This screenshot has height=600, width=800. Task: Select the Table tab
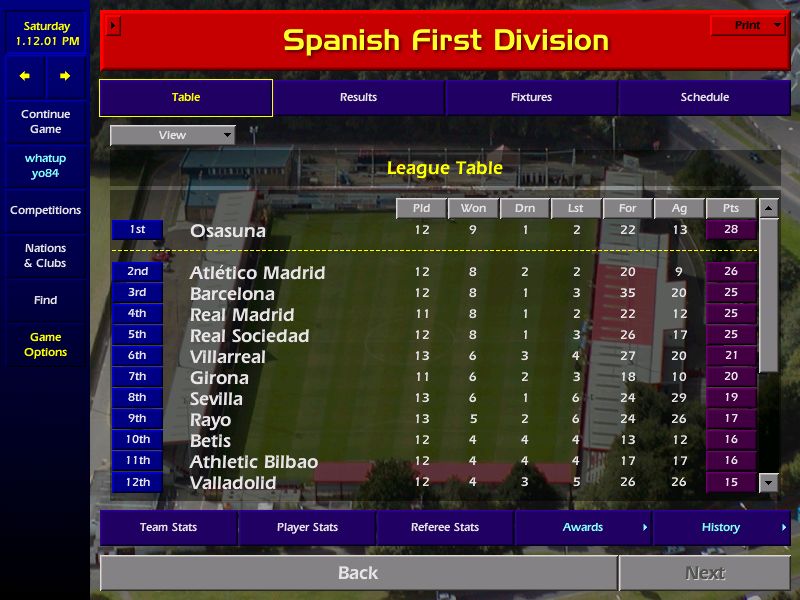pyautogui.click(x=186, y=97)
